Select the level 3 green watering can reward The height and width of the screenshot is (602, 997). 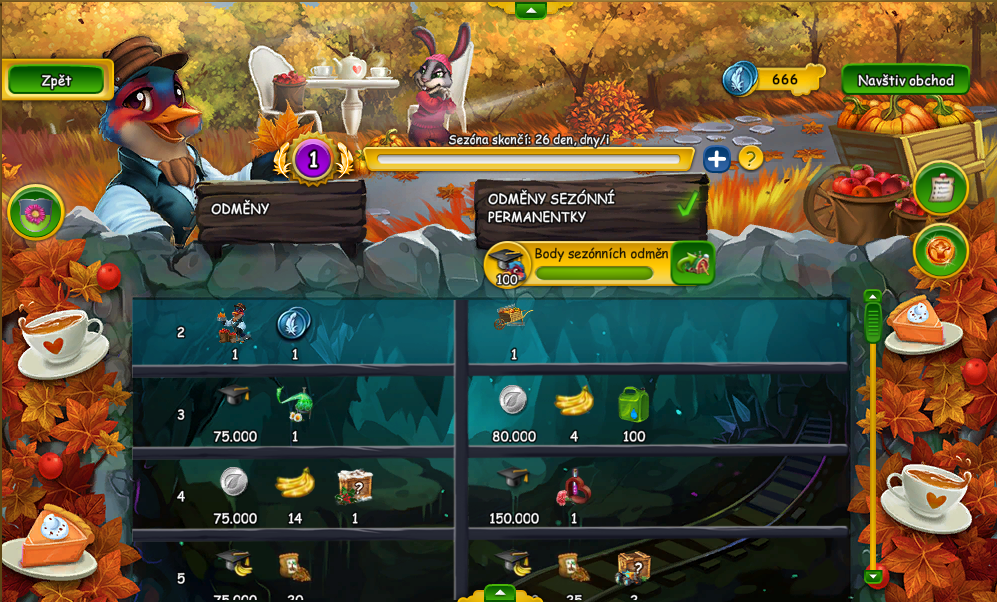tap(294, 402)
